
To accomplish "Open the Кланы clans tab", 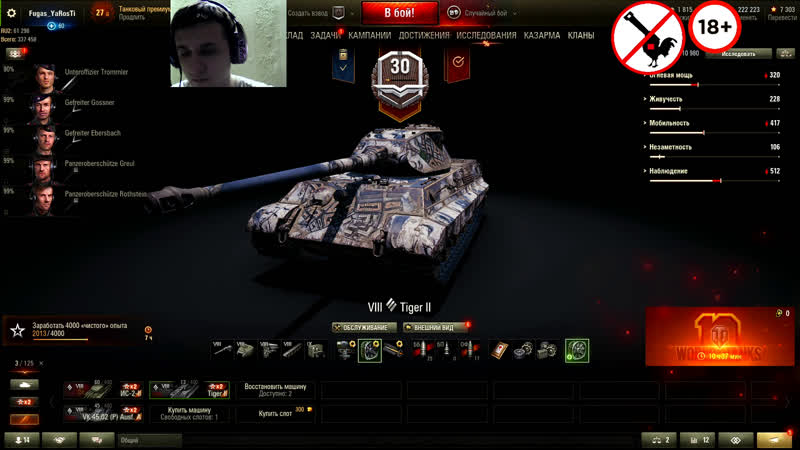I will tap(581, 35).
